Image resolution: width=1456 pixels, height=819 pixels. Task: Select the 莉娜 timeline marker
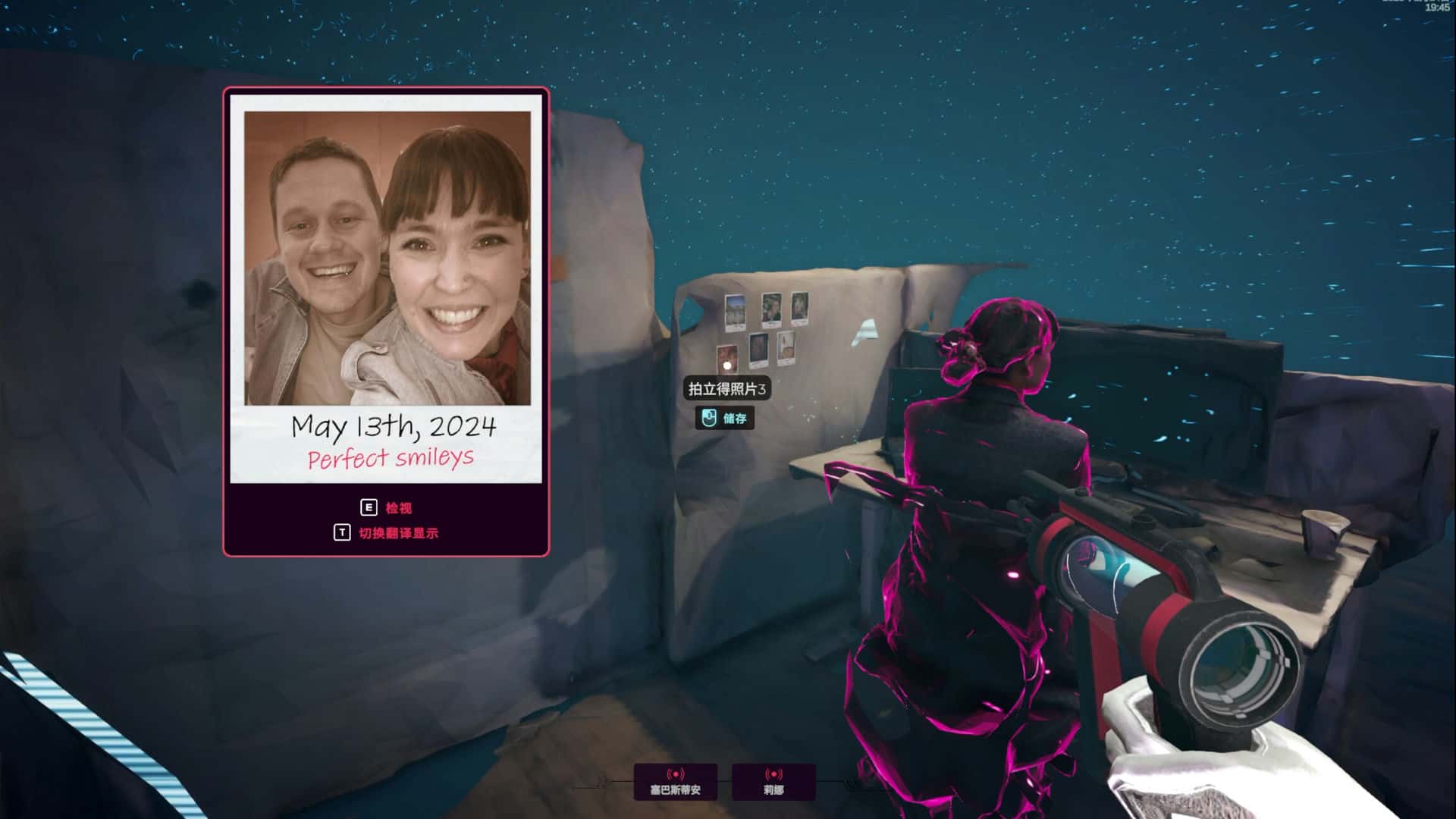coord(773,782)
